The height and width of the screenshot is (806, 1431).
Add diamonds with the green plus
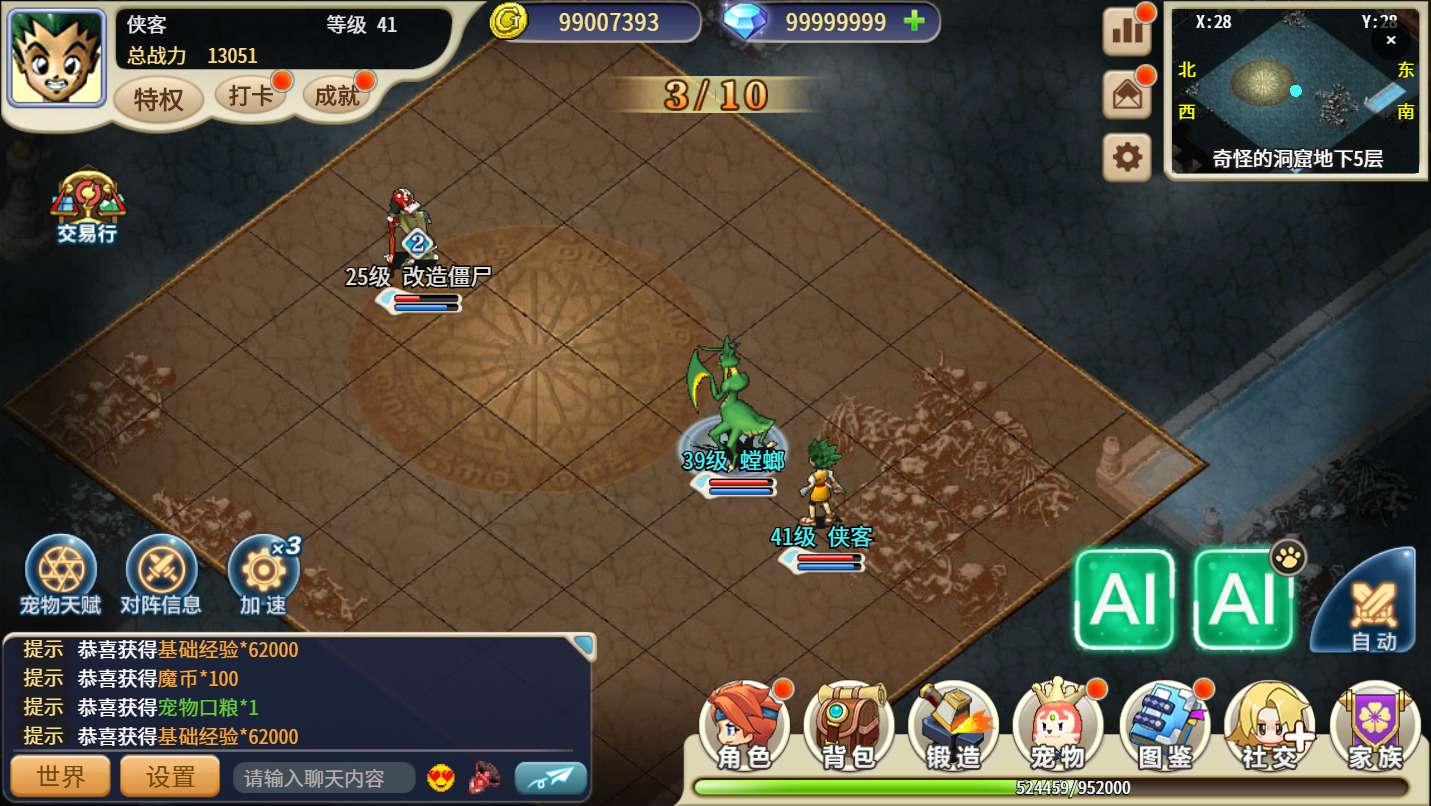[x=913, y=22]
